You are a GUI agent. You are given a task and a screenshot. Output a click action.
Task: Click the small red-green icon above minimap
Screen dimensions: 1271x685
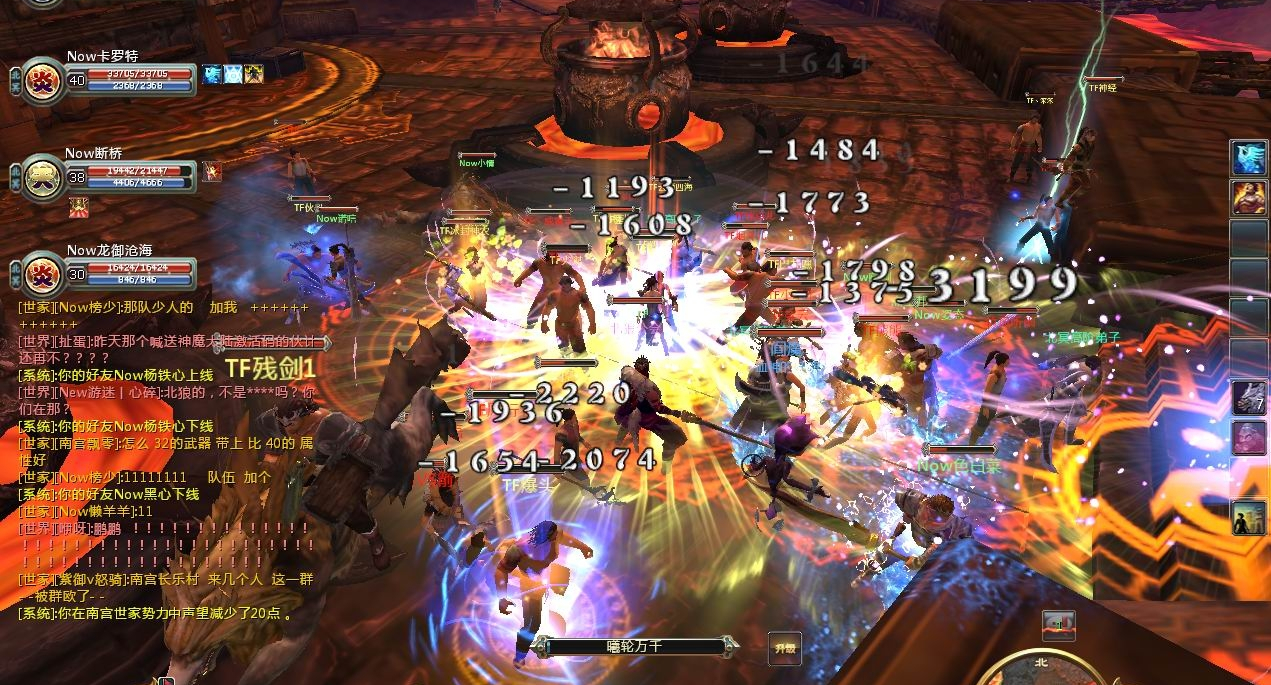click(x=1058, y=625)
